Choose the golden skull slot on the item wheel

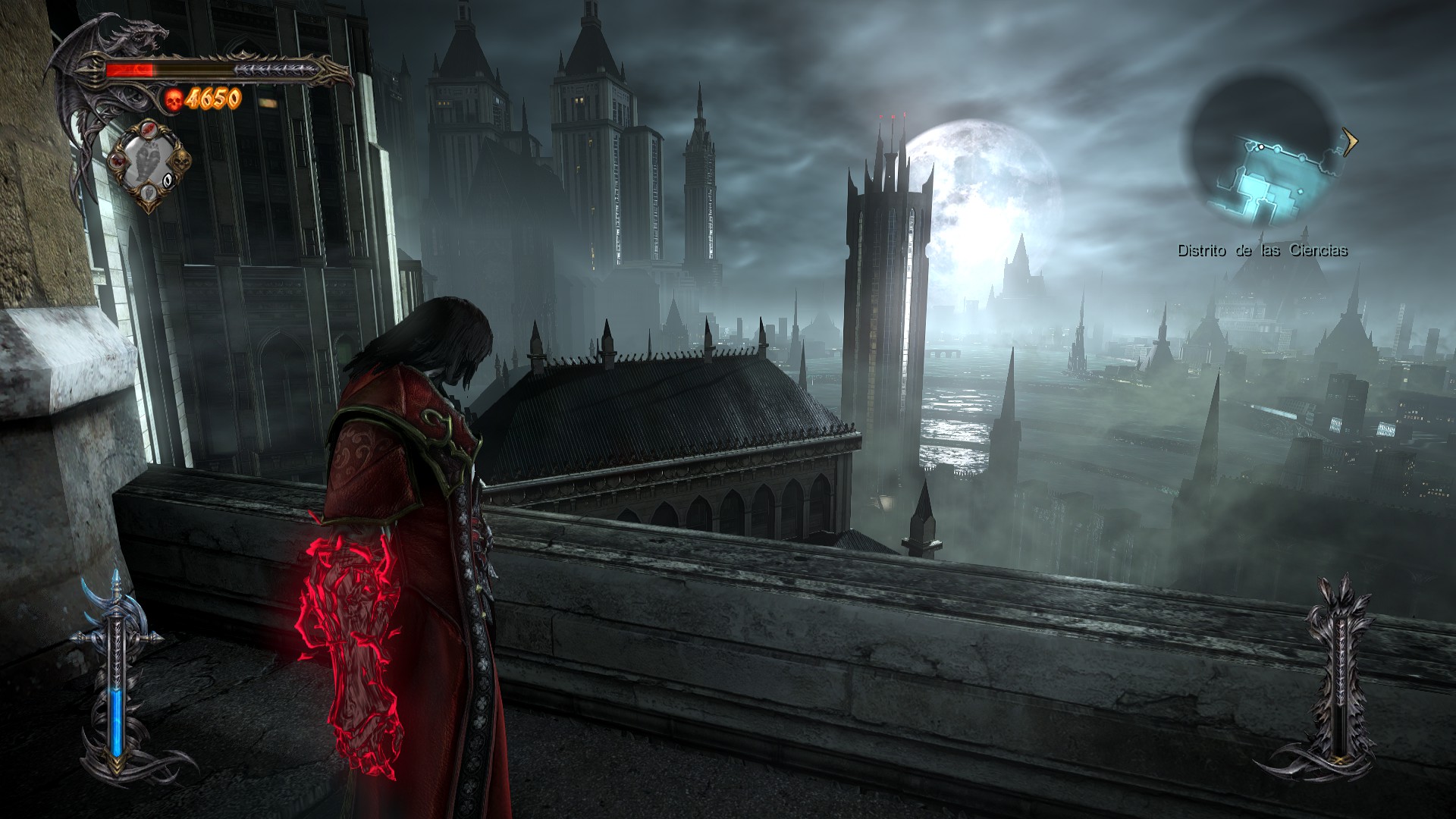tap(182, 162)
